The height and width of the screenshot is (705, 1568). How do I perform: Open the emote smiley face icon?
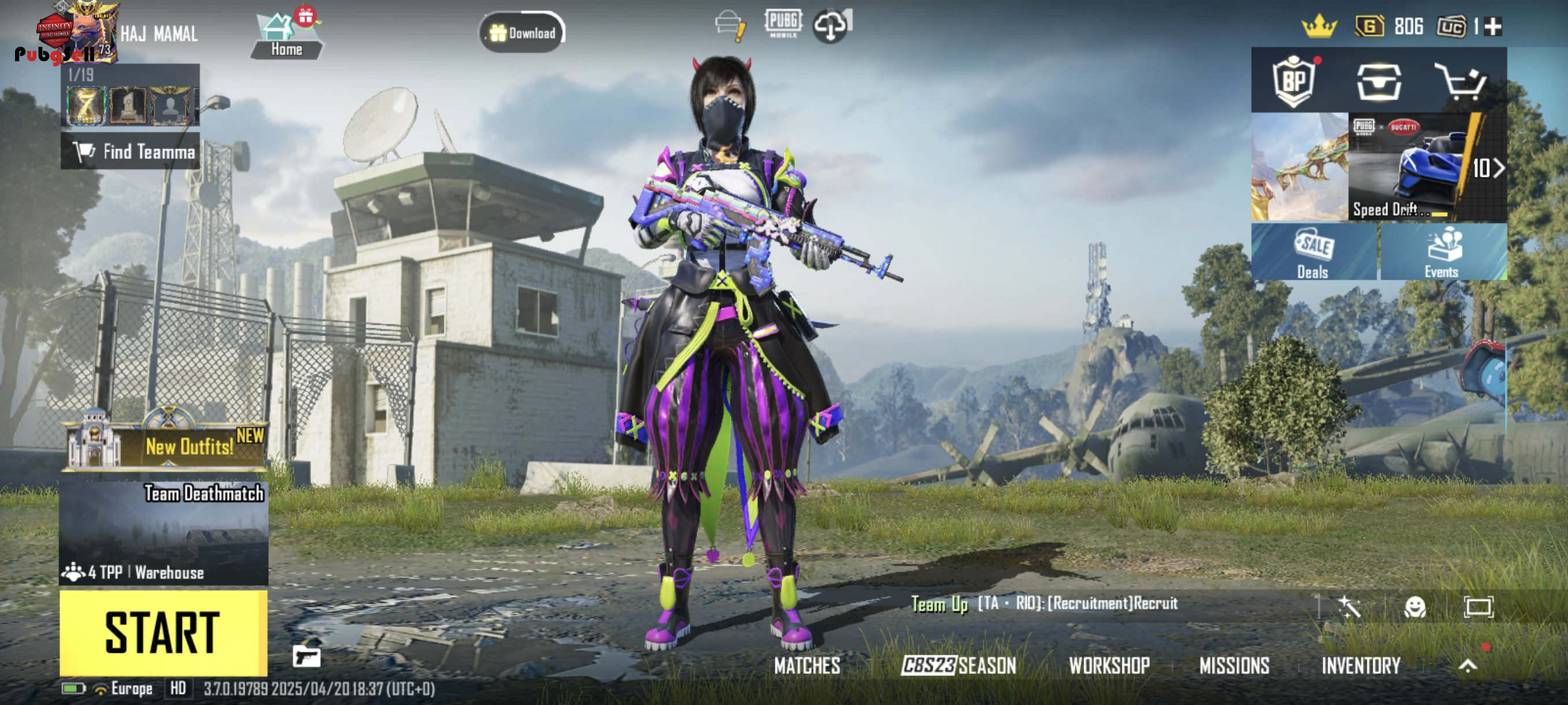(x=1415, y=607)
